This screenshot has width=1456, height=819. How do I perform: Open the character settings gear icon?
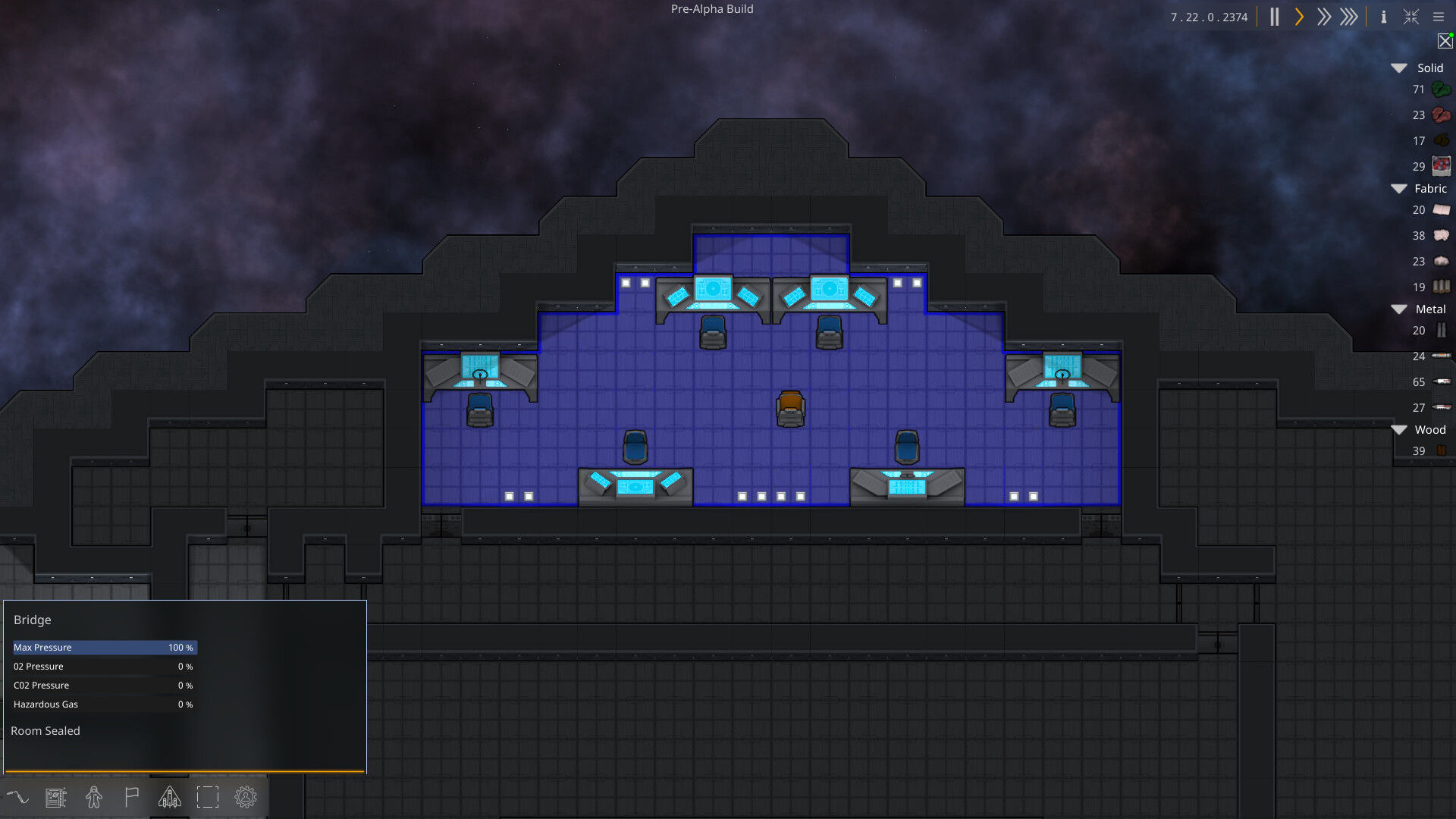245,797
